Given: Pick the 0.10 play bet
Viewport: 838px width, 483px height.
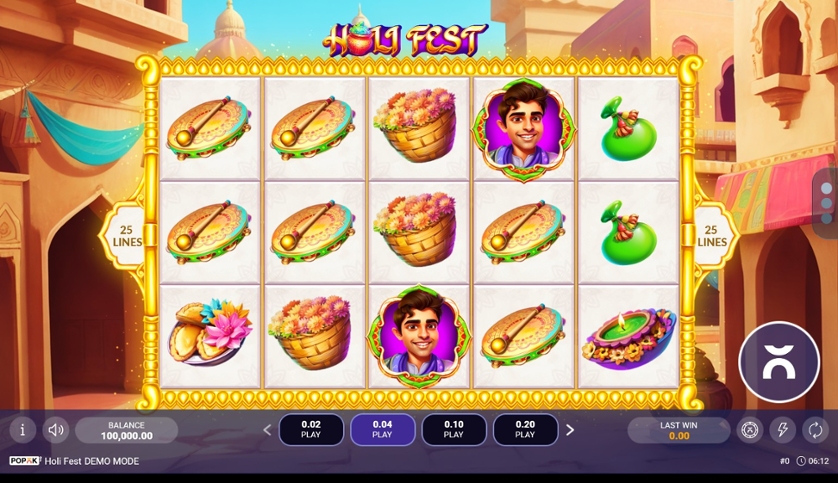Looking at the screenshot, I should click(454, 430).
